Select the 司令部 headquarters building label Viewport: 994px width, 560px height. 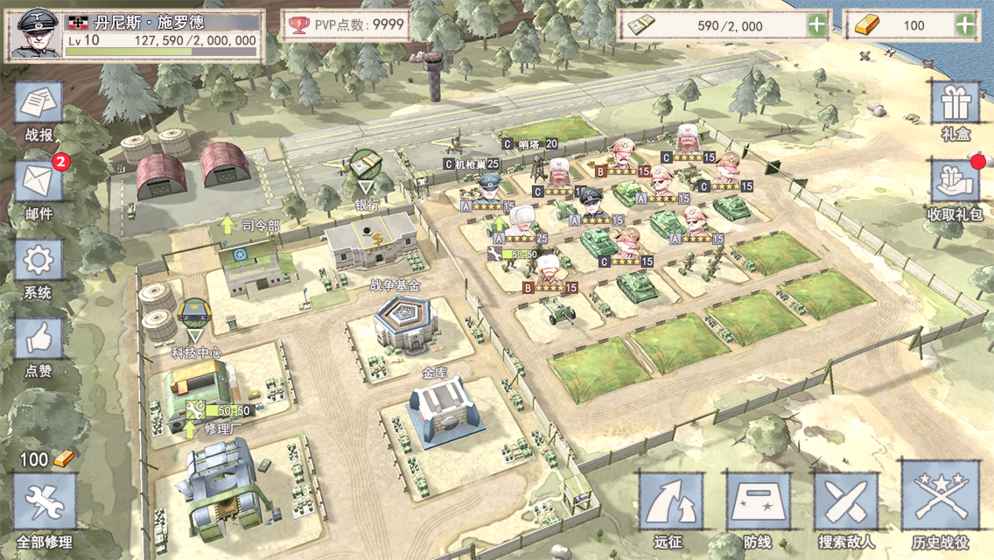pyautogui.click(x=261, y=227)
